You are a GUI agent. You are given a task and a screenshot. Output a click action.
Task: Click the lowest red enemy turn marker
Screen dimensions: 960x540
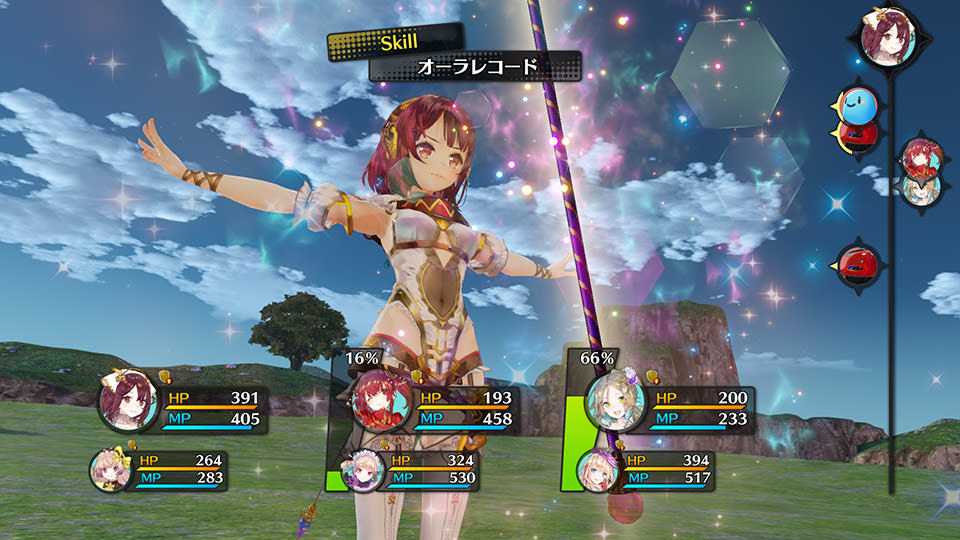(858, 264)
